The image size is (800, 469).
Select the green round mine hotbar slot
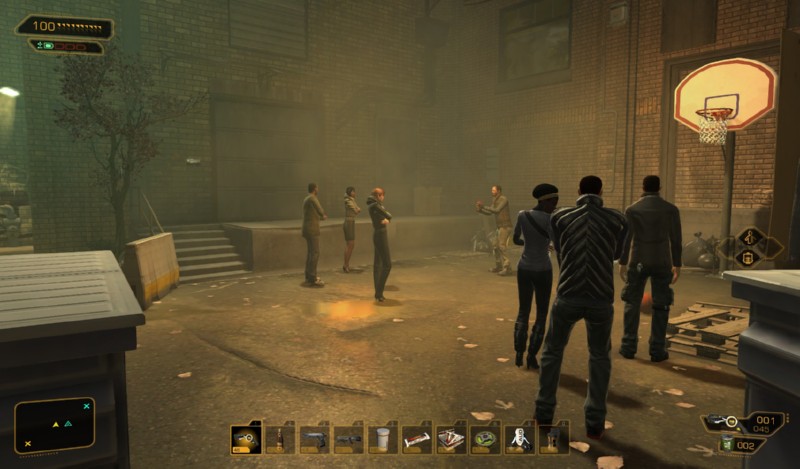tap(485, 439)
